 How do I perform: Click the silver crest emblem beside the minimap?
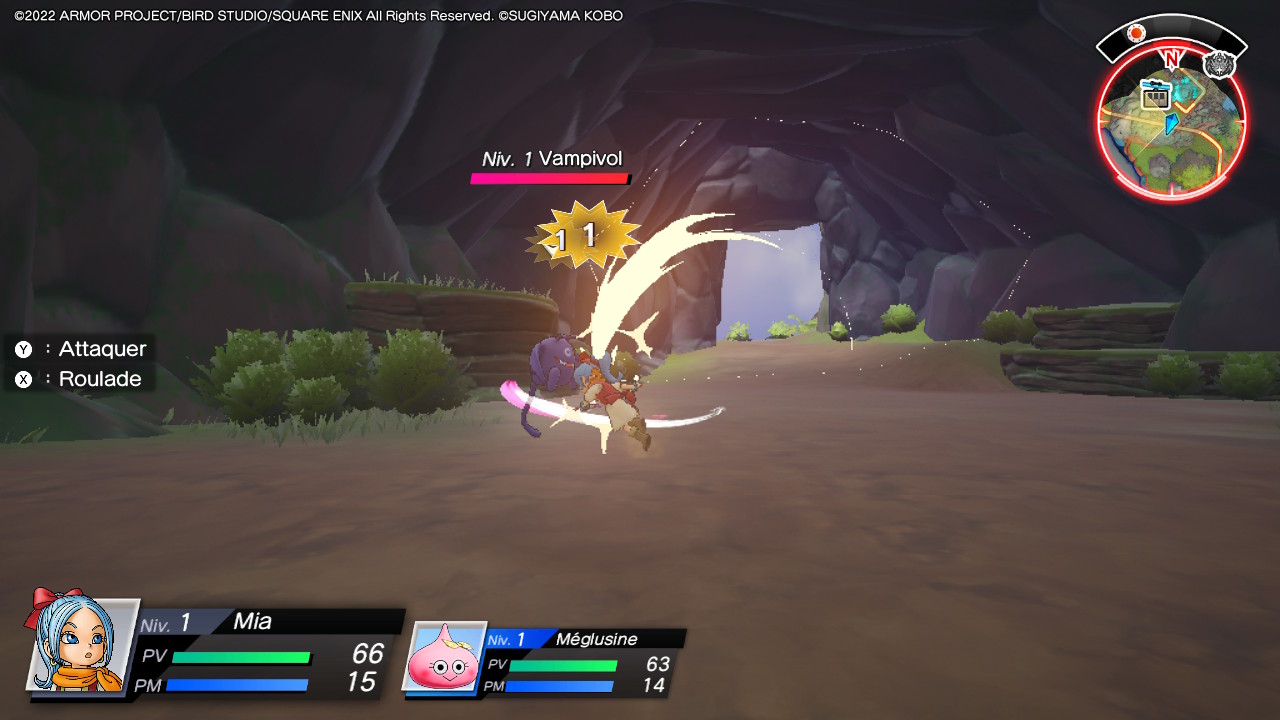click(1219, 65)
